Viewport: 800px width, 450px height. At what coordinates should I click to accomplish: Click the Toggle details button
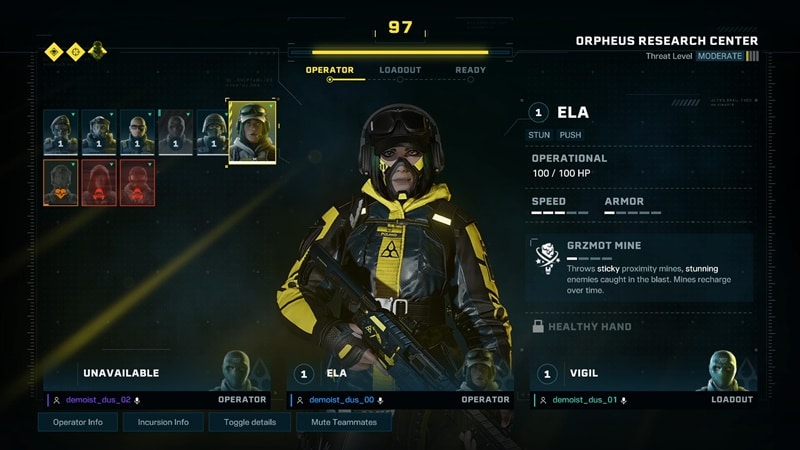250,422
